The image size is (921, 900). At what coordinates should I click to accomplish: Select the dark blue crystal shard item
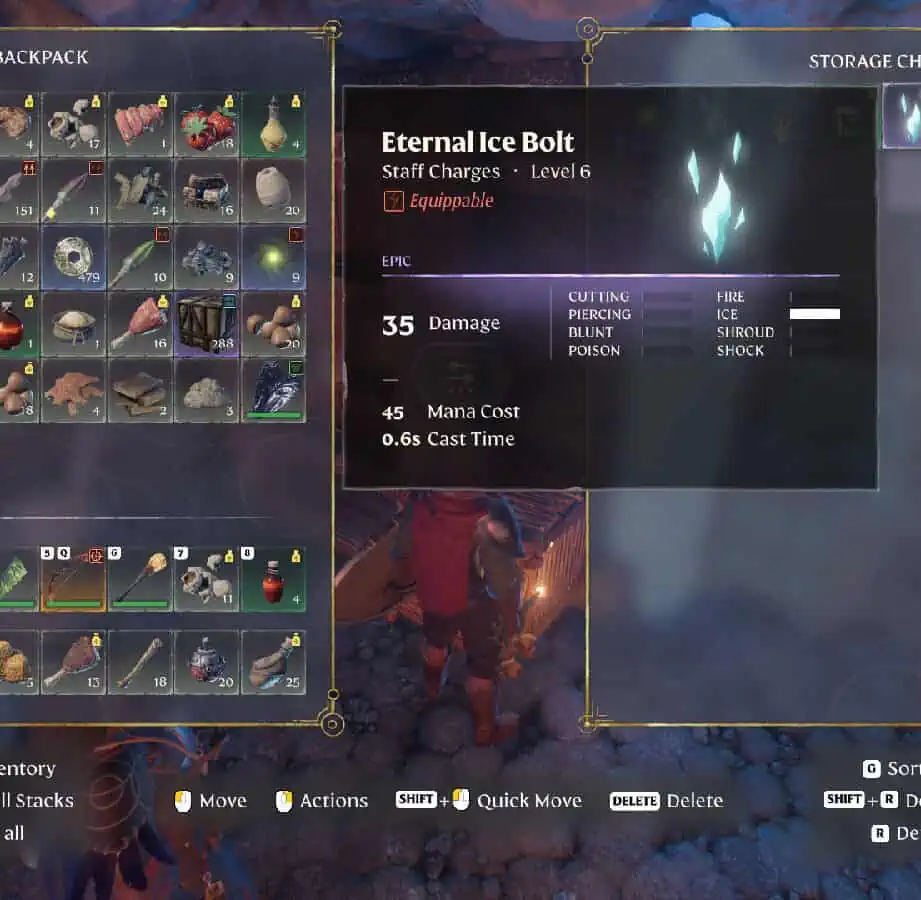coord(273,389)
